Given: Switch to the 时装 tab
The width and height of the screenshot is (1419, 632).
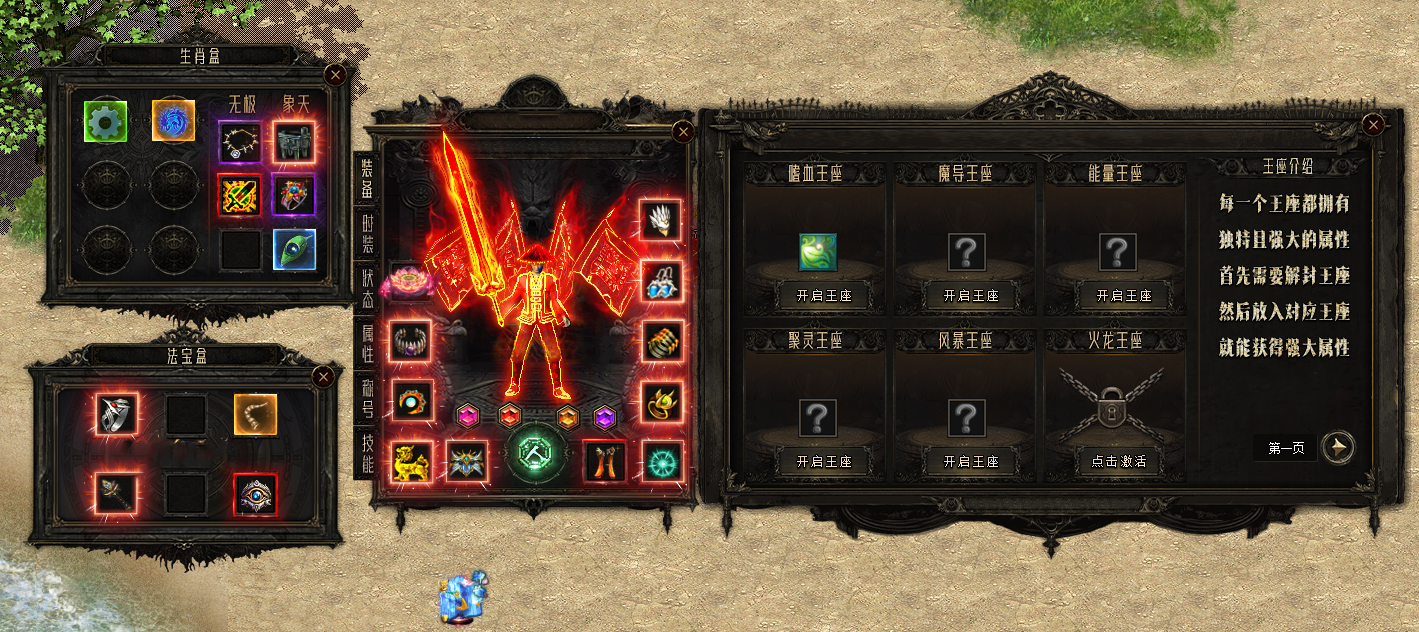Looking at the screenshot, I should click(x=369, y=235).
